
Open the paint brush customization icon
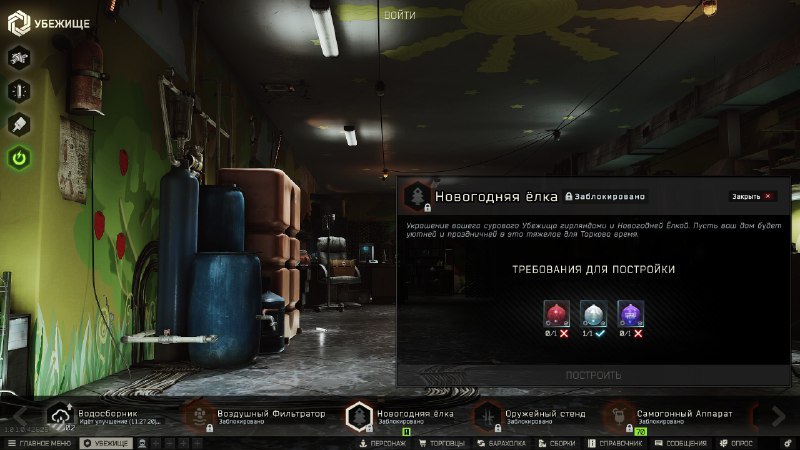coord(19,124)
